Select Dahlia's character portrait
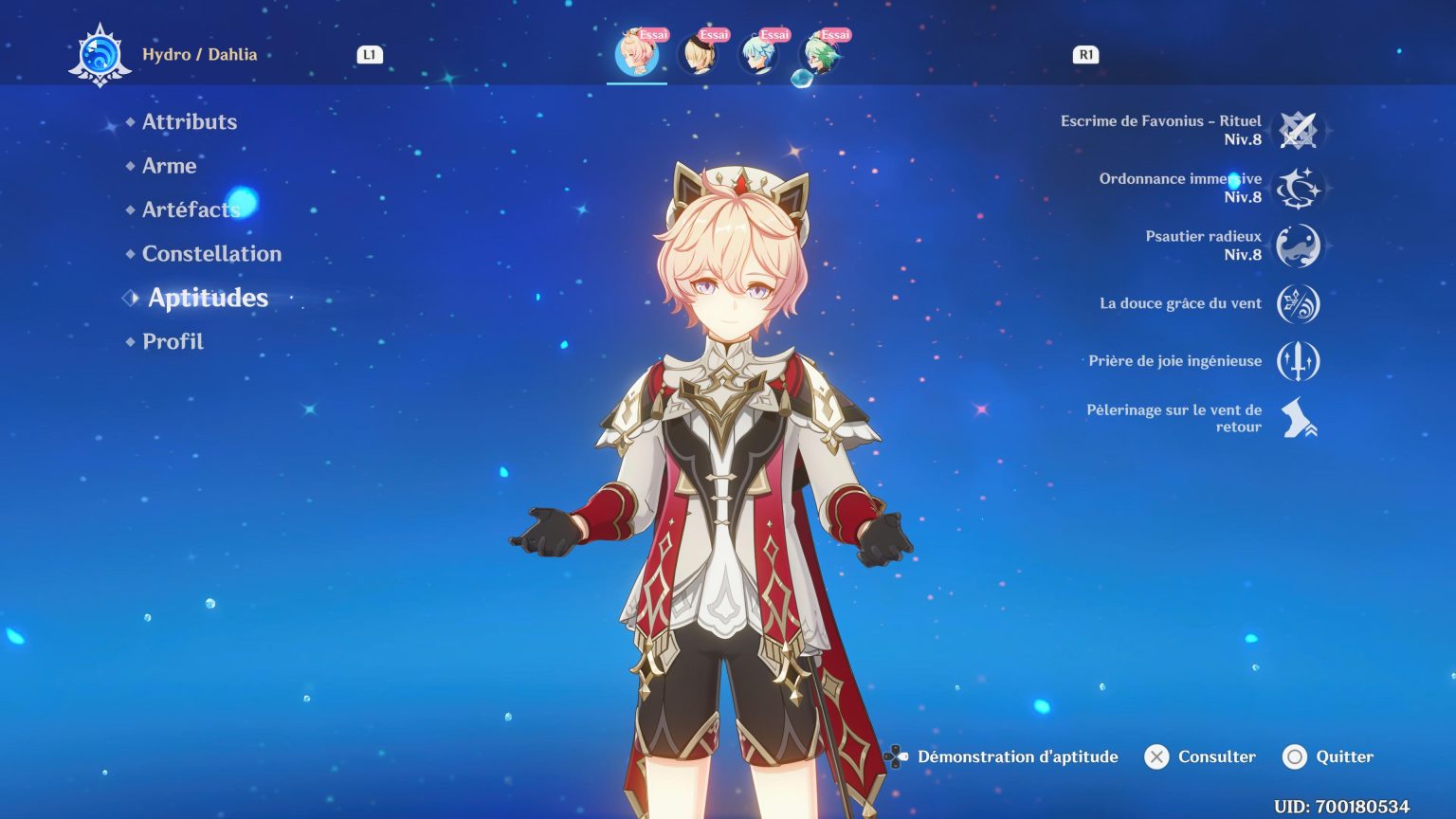Image resolution: width=1456 pixels, height=819 pixels. pyautogui.click(x=637, y=54)
